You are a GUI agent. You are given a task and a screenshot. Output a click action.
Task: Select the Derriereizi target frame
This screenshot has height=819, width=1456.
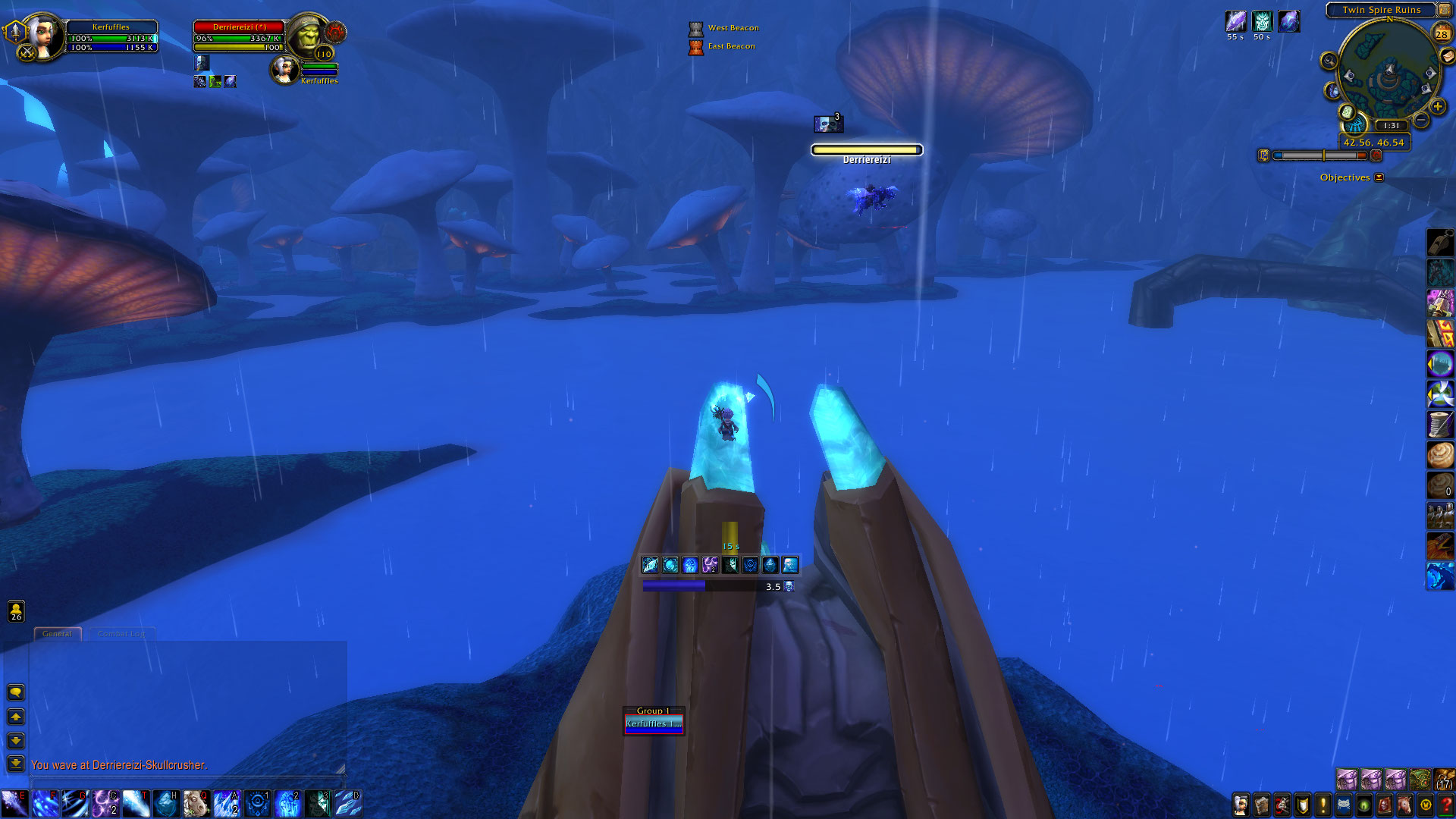pos(239,37)
